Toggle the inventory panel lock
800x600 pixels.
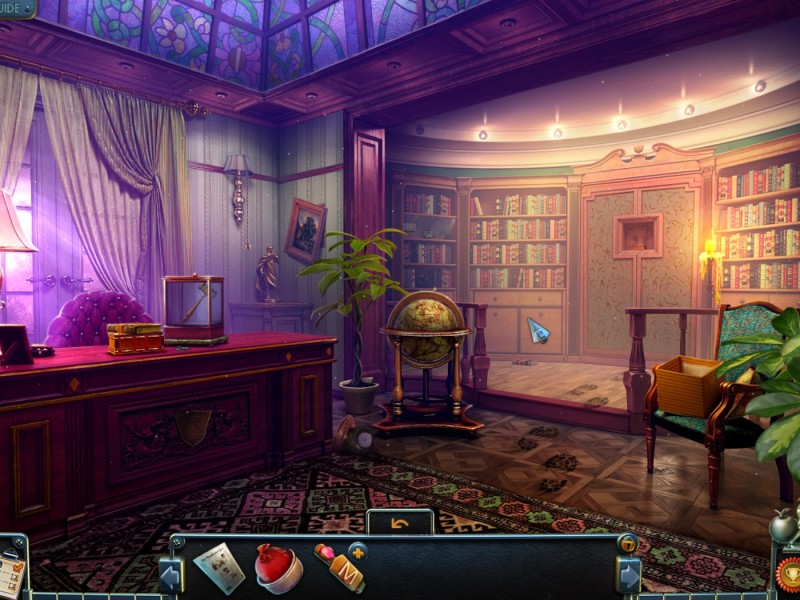(628, 544)
